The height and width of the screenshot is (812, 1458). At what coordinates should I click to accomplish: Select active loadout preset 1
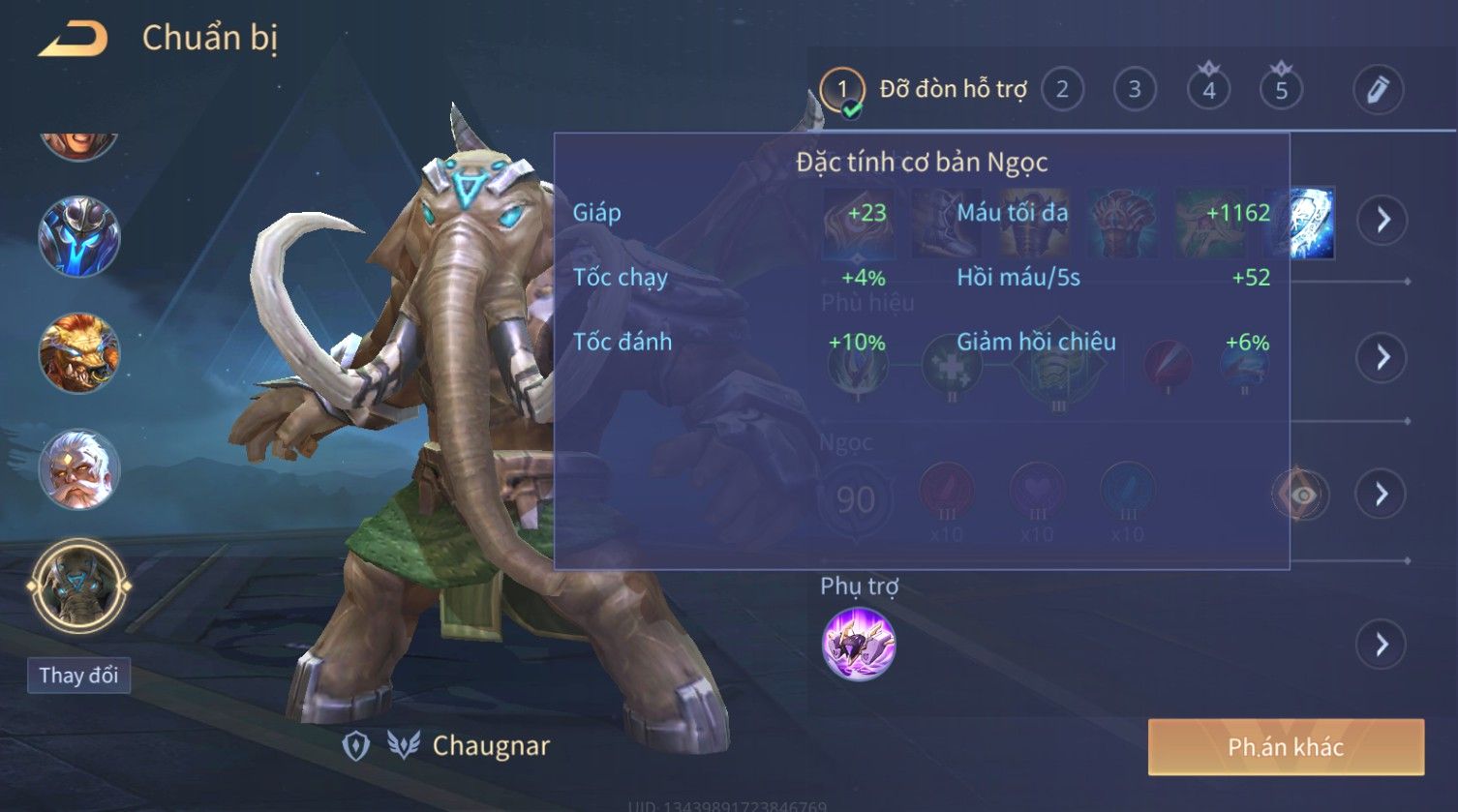(x=842, y=90)
